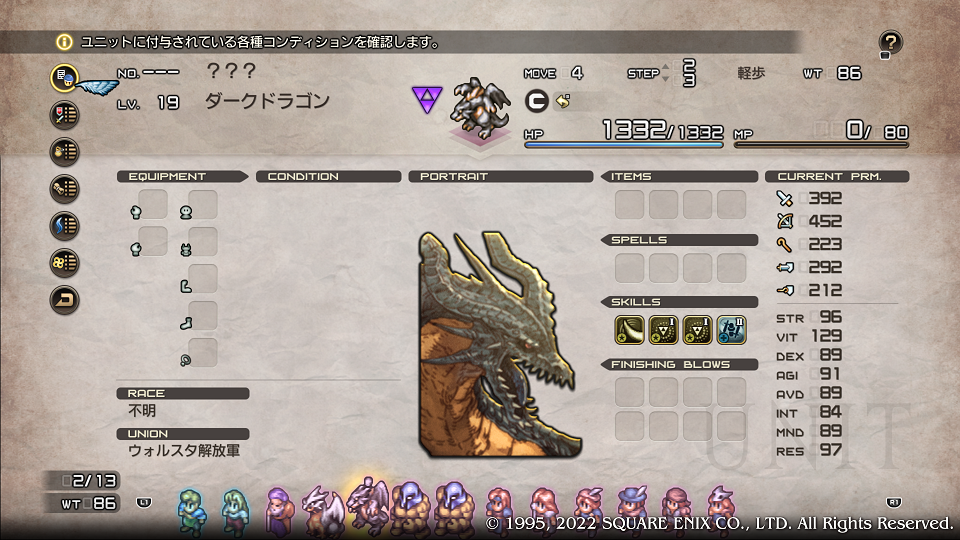Image resolution: width=960 pixels, height=540 pixels.
Task: Select the fang skill icon
Action: tap(629, 327)
